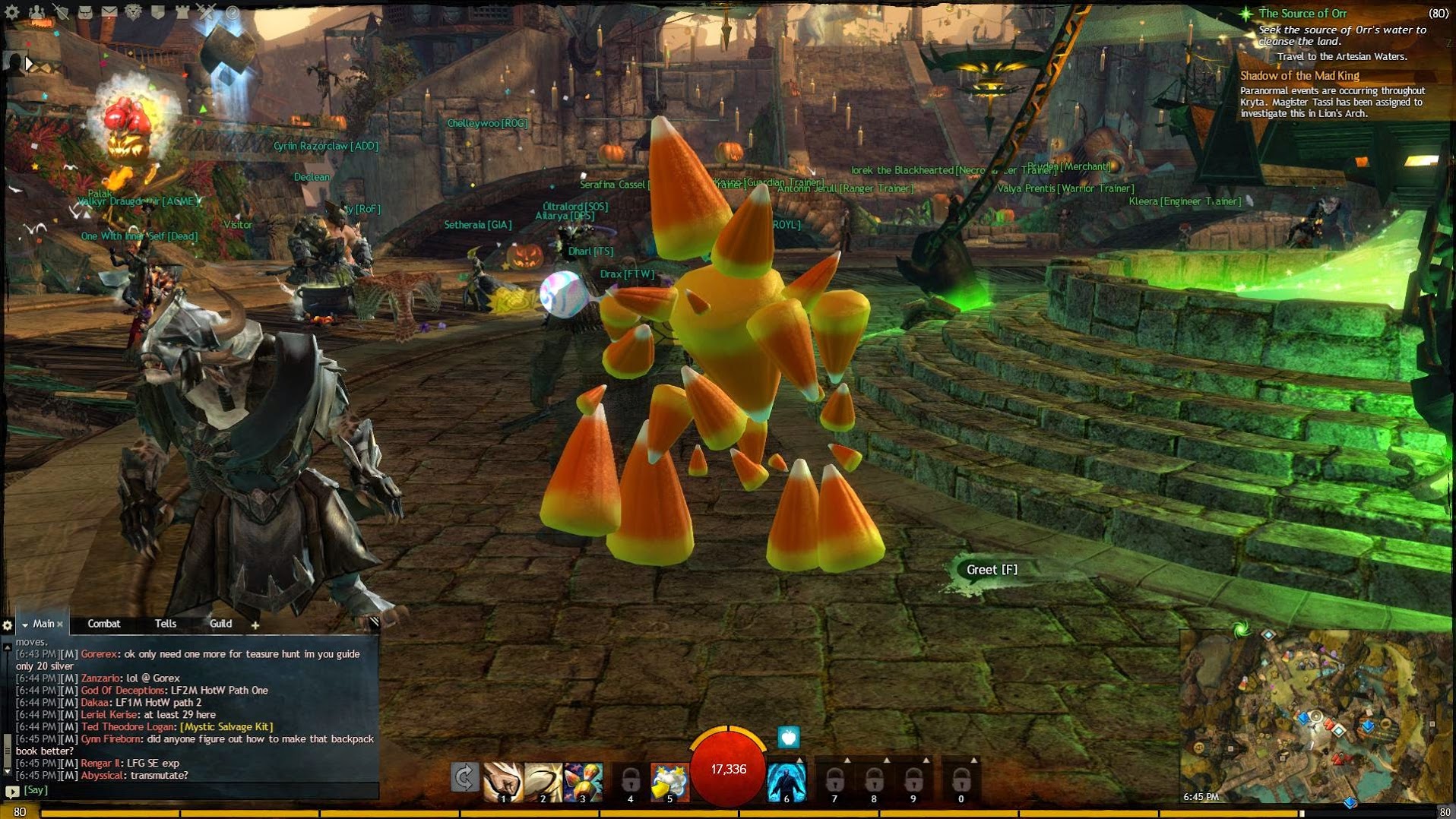This screenshot has width=1456, height=819.
Task: Activate the fist punch skill
Action: (502, 781)
